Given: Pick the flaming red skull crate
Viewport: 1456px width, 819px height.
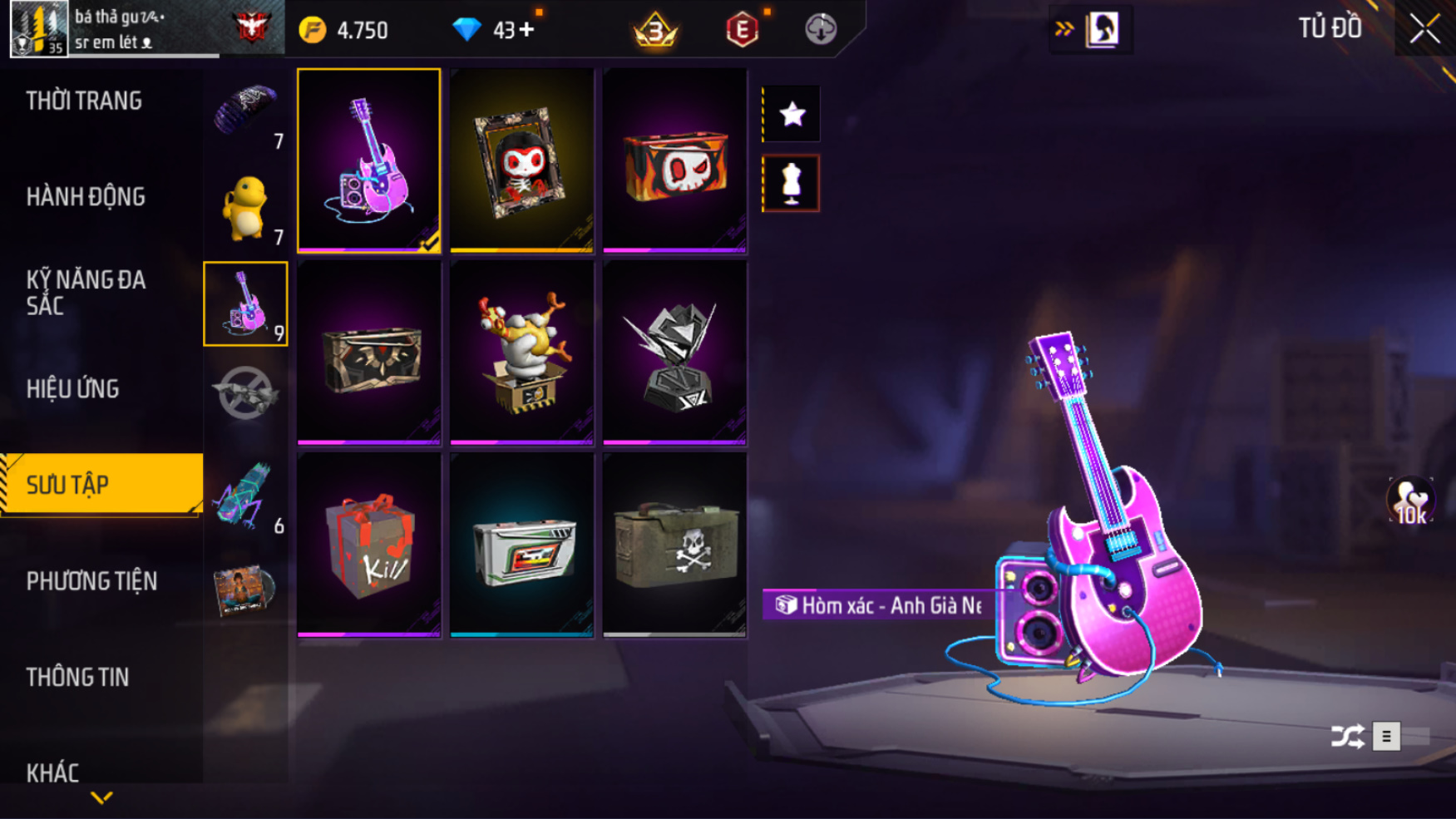Looking at the screenshot, I should [674, 160].
